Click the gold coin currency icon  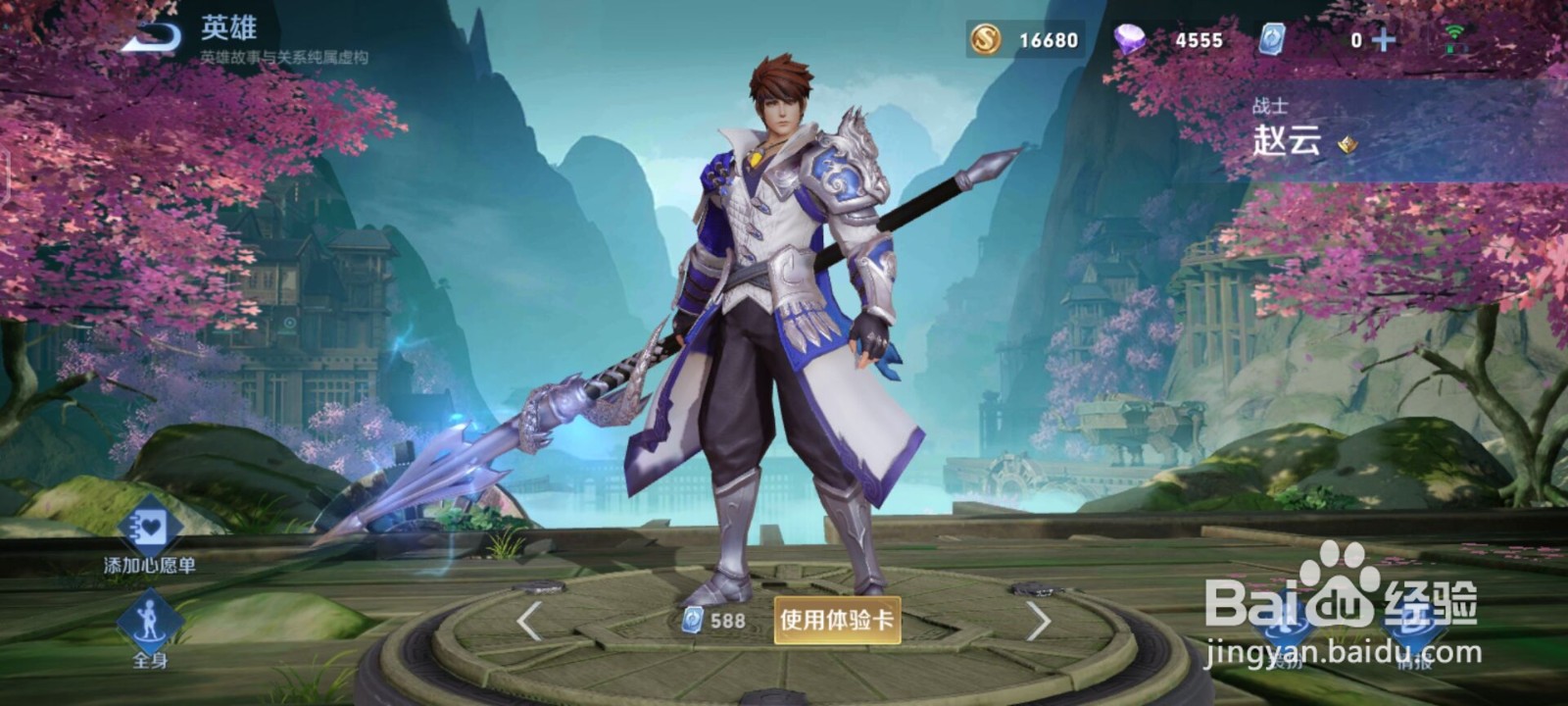(987, 39)
